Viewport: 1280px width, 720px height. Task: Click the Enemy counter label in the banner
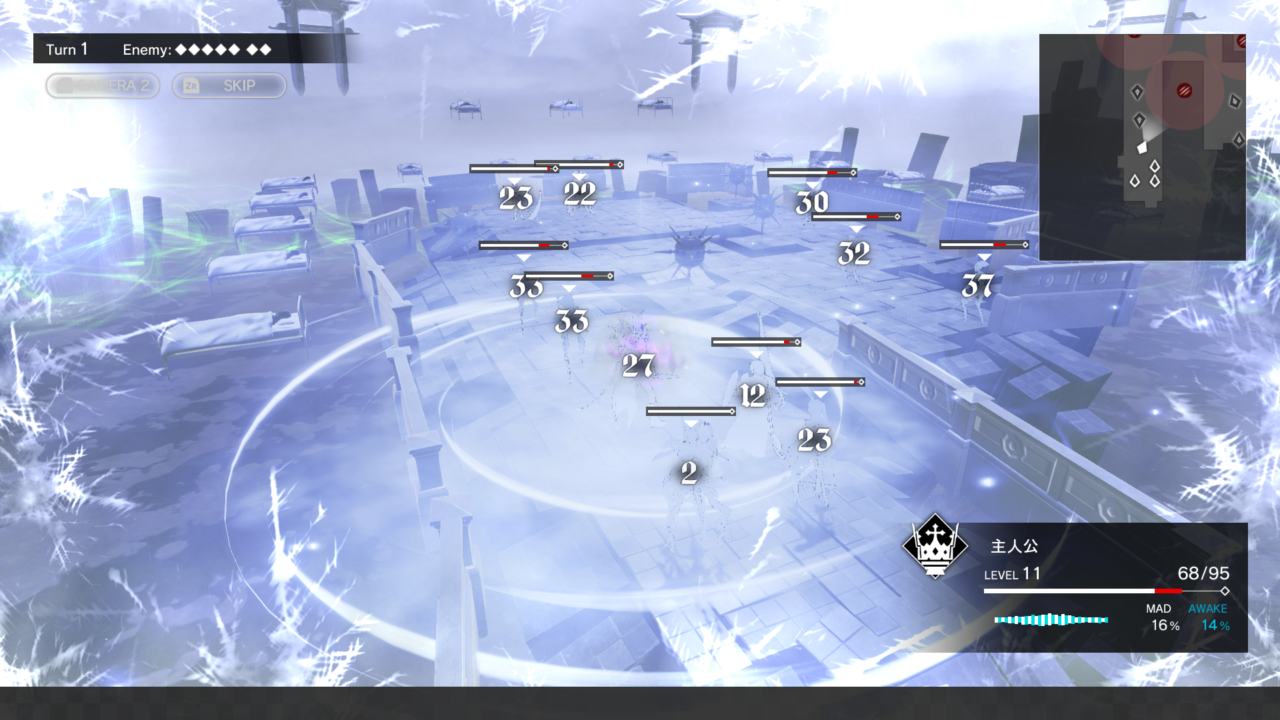(147, 49)
